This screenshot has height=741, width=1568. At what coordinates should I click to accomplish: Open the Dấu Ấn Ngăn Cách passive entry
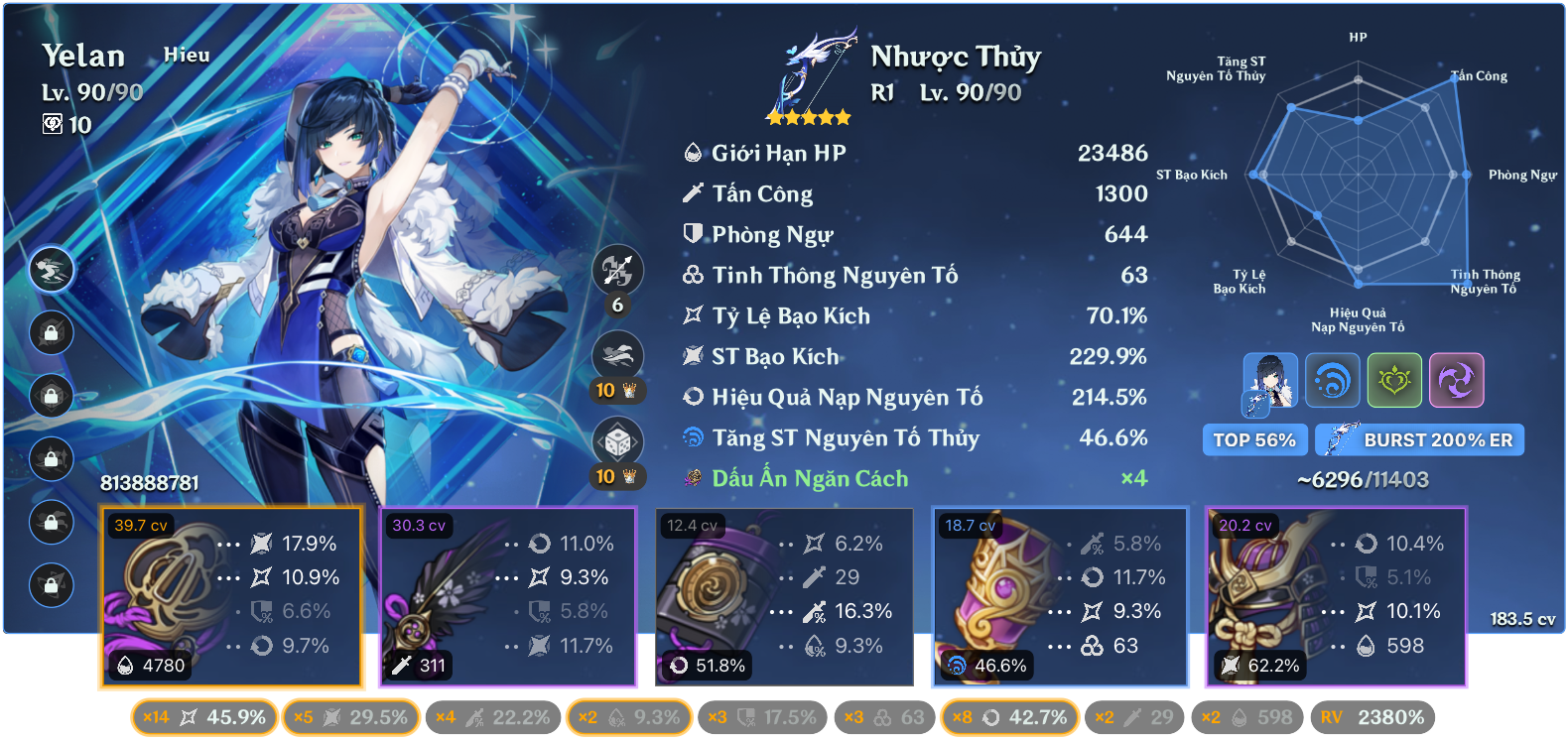(810, 478)
